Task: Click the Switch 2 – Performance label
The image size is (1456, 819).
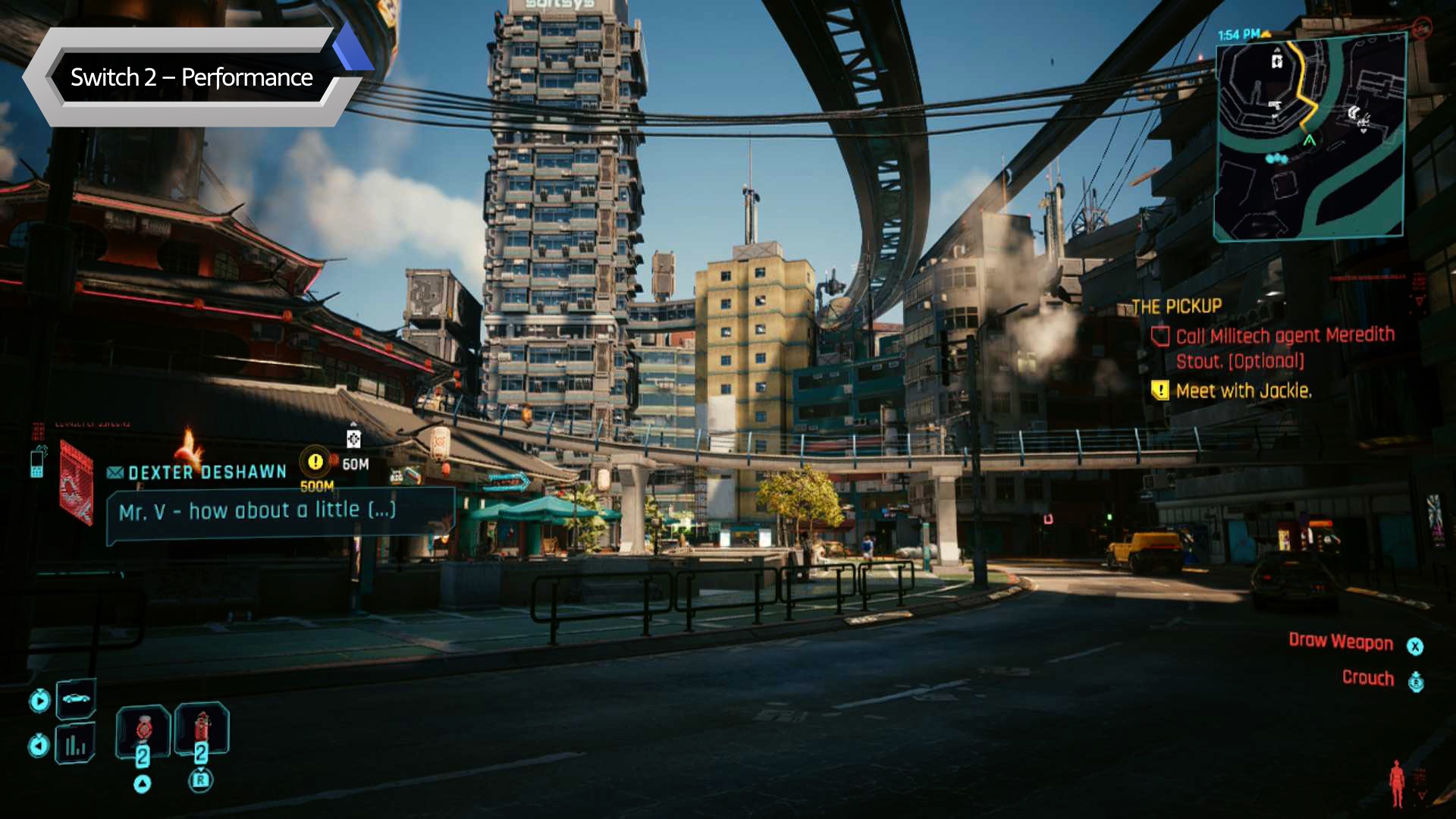Action: click(191, 77)
